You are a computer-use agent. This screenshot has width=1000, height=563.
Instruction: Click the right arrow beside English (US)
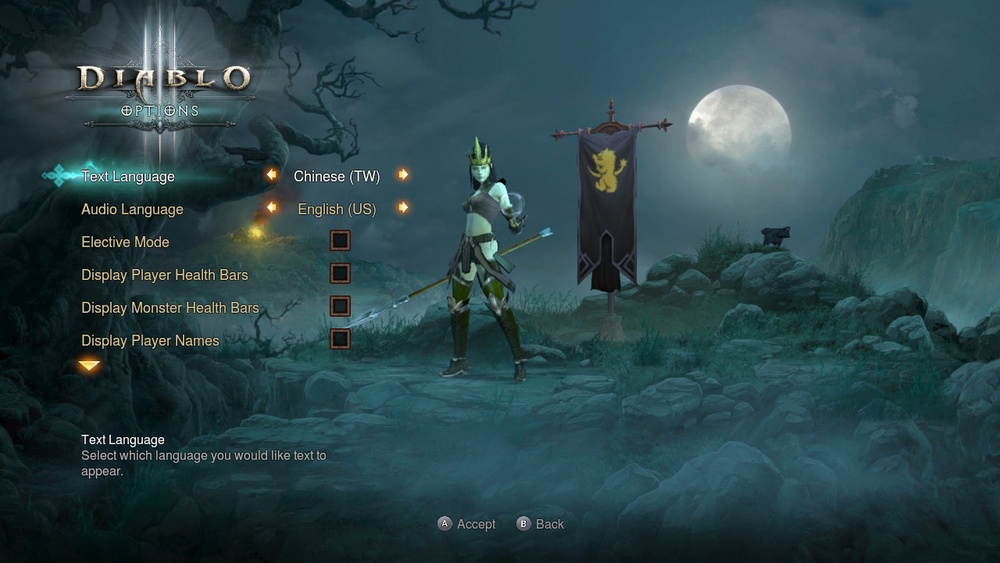click(x=403, y=208)
